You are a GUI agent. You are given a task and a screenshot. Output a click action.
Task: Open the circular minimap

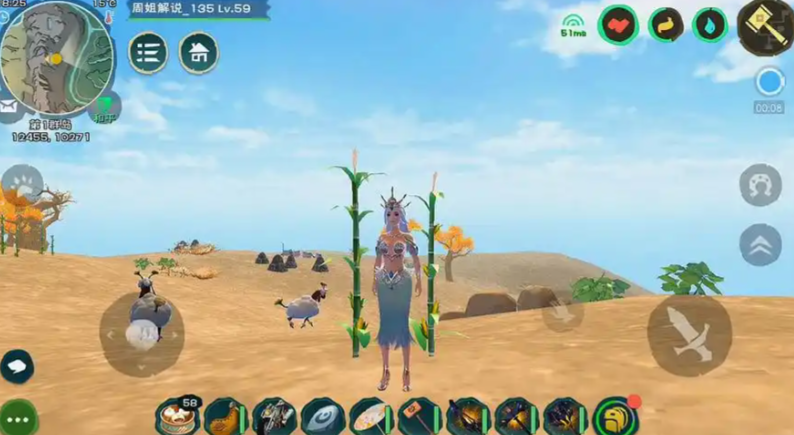tap(55, 57)
